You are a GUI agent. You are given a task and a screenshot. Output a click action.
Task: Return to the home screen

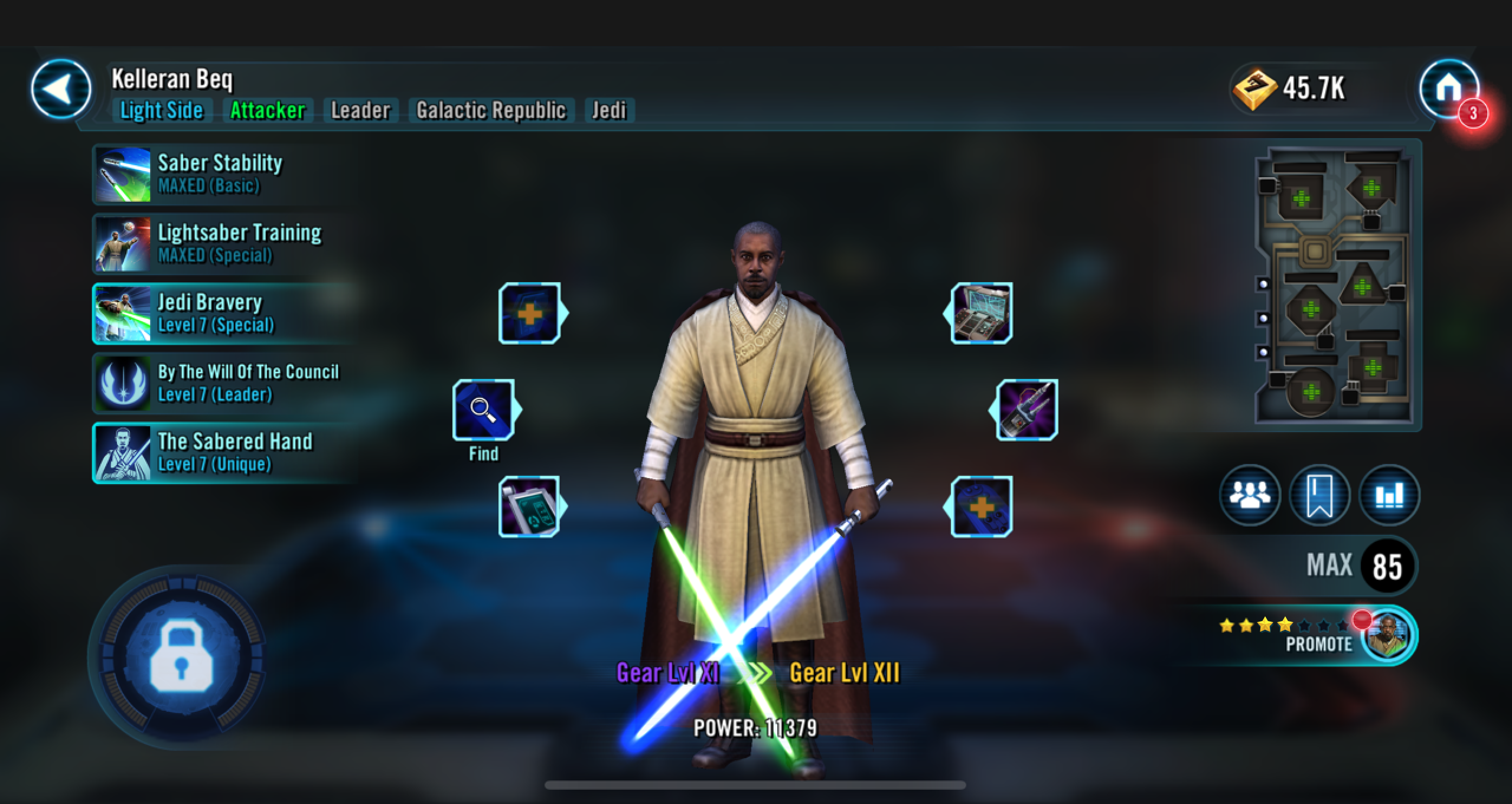[x=1448, y=89]
